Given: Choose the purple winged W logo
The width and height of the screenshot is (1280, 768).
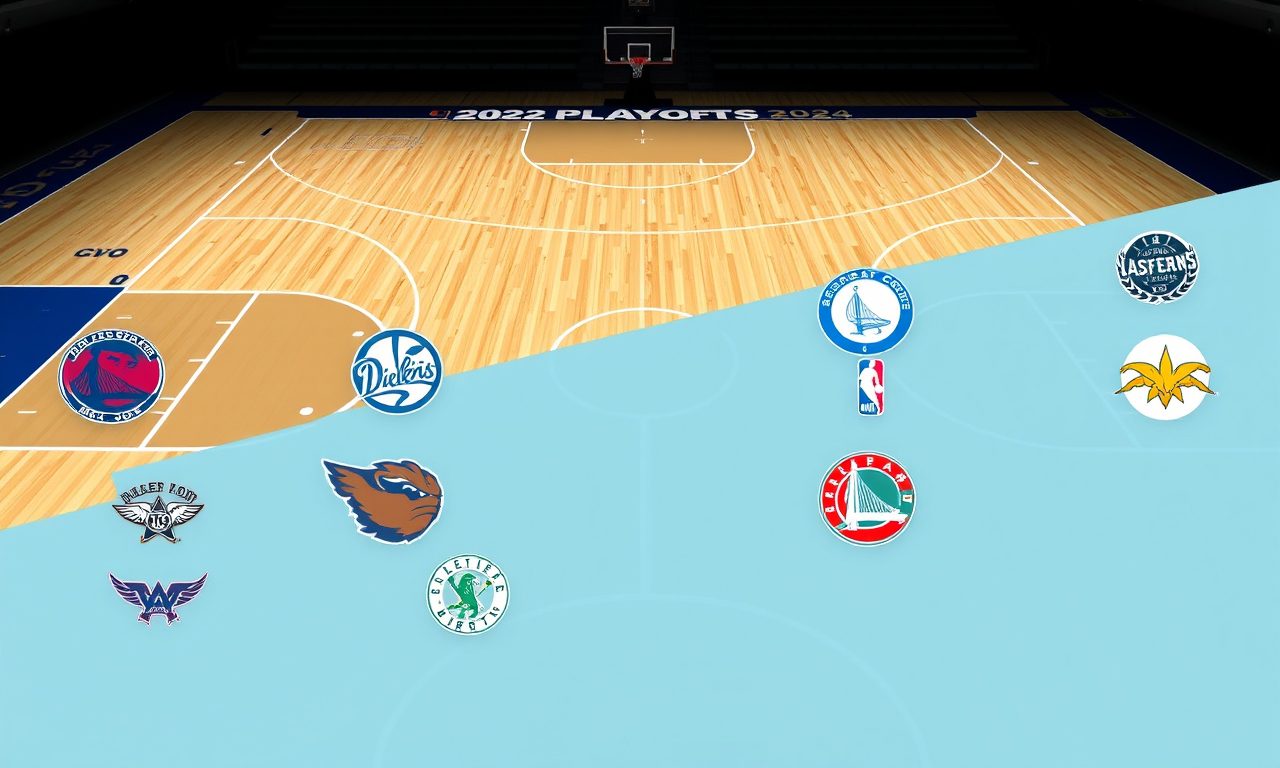Looking at the screenshot, I should click(x=158, y=596).
